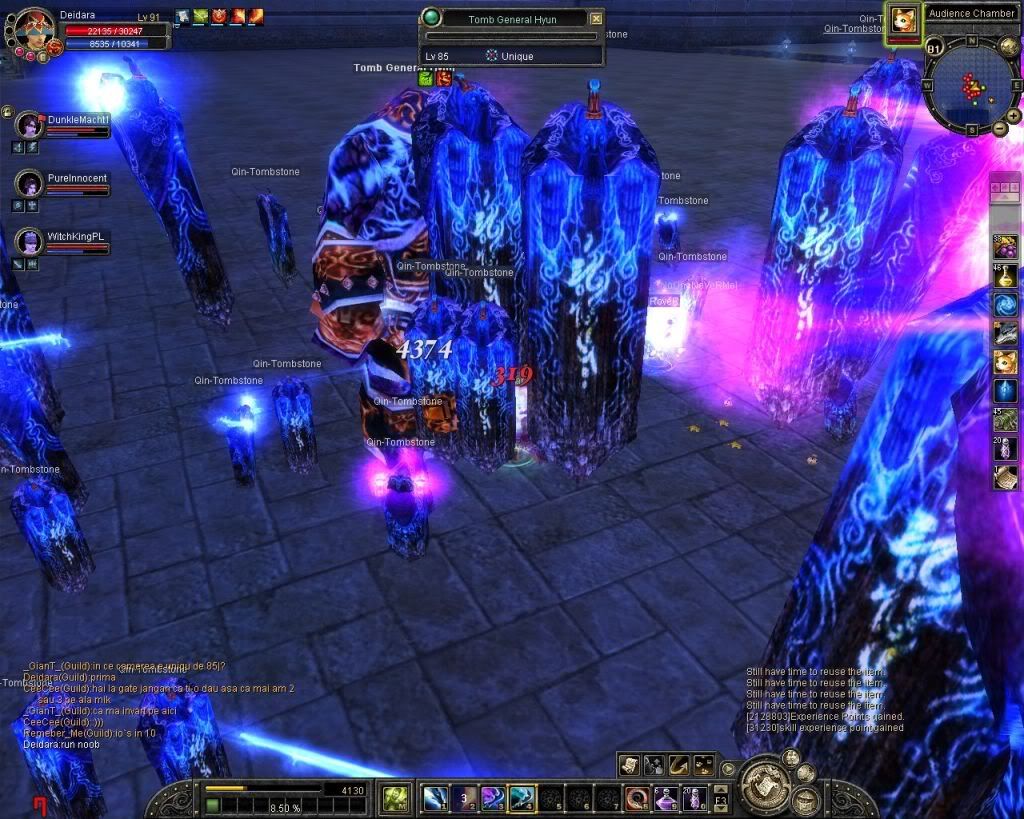Viewport: 1024px width, 819px height.
Task: Use the orange cat pet item in side bar
Action: click(1005, 362)
